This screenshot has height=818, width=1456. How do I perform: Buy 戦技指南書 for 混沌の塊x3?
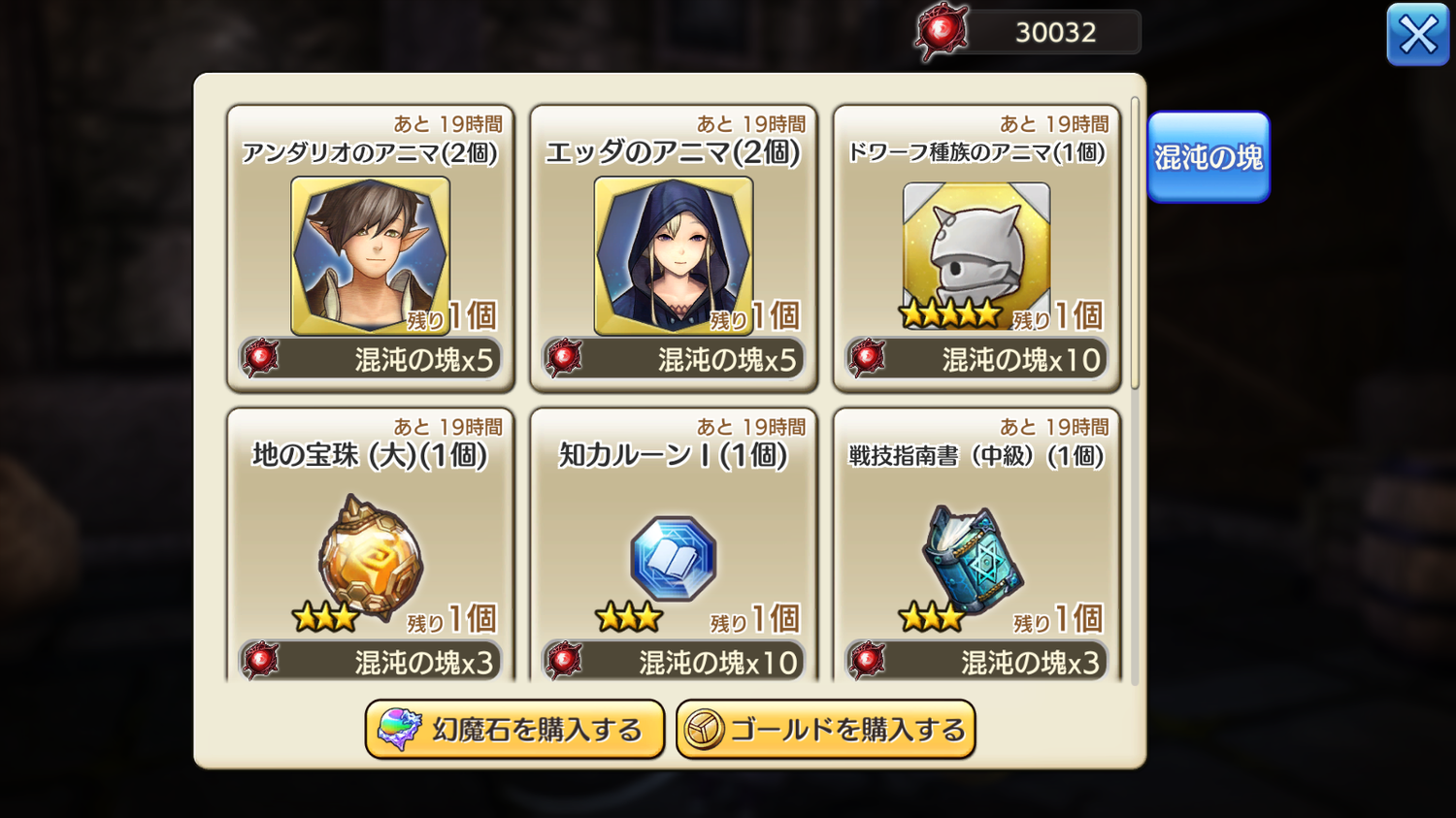[x=976, y=662]
